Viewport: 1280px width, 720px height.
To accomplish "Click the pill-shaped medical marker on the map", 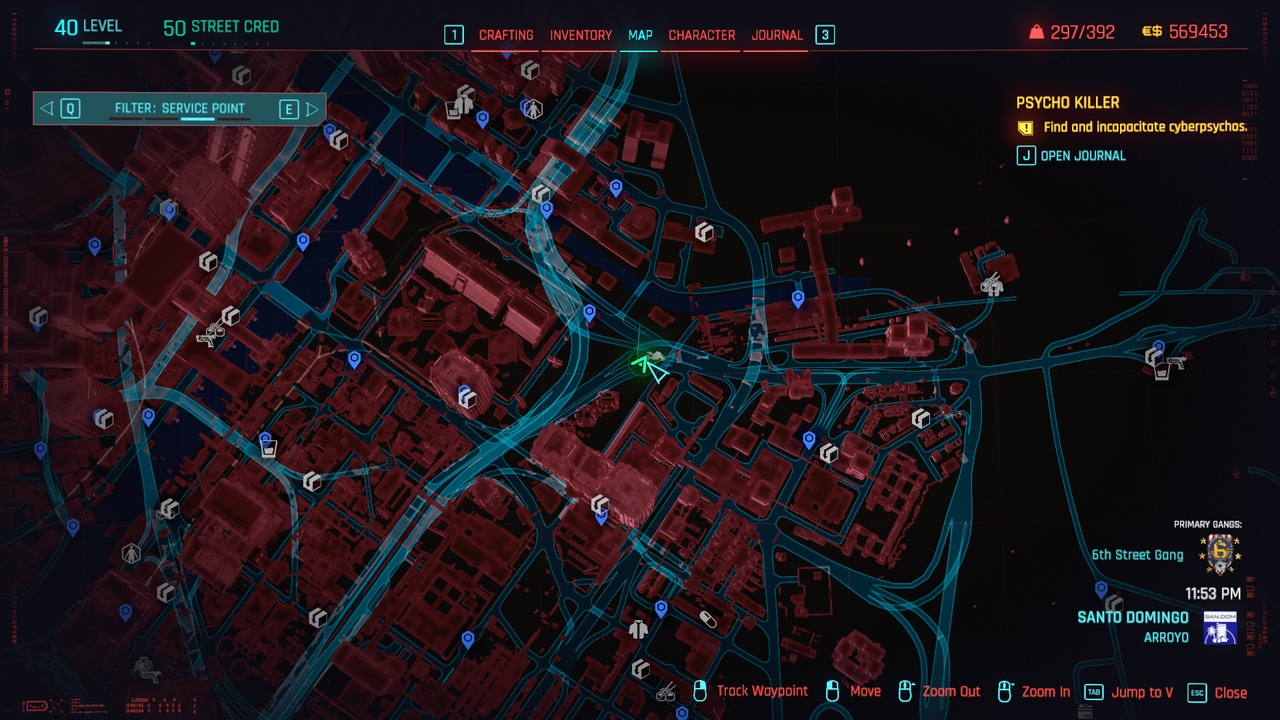I will [x=708, y=619].
